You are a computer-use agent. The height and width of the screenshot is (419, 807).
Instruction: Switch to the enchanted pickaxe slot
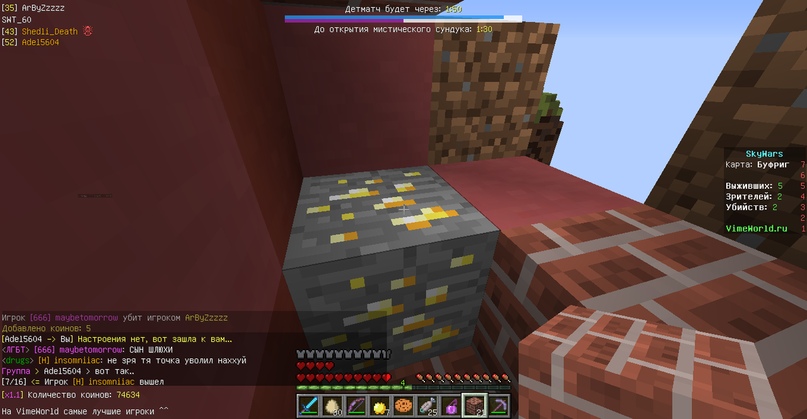(x=496, y=406)
